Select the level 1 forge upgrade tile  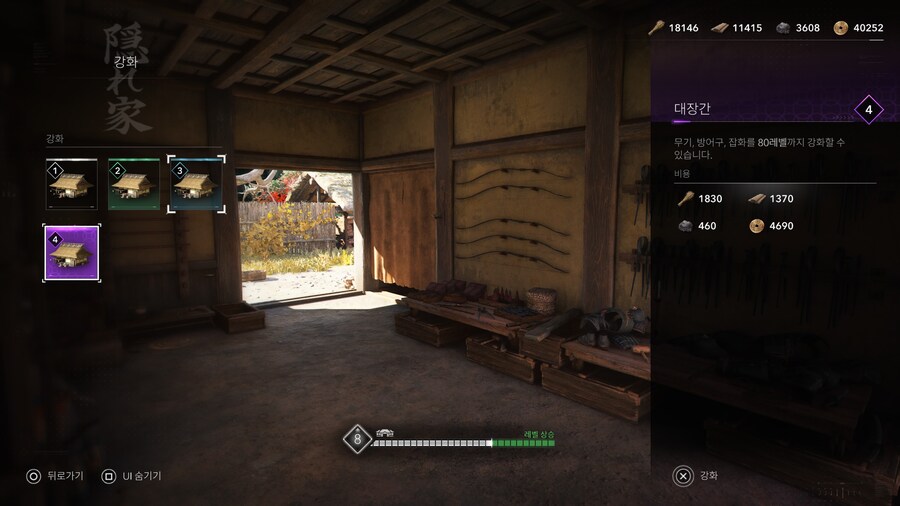pyautogui.click(x=71, y=184)
